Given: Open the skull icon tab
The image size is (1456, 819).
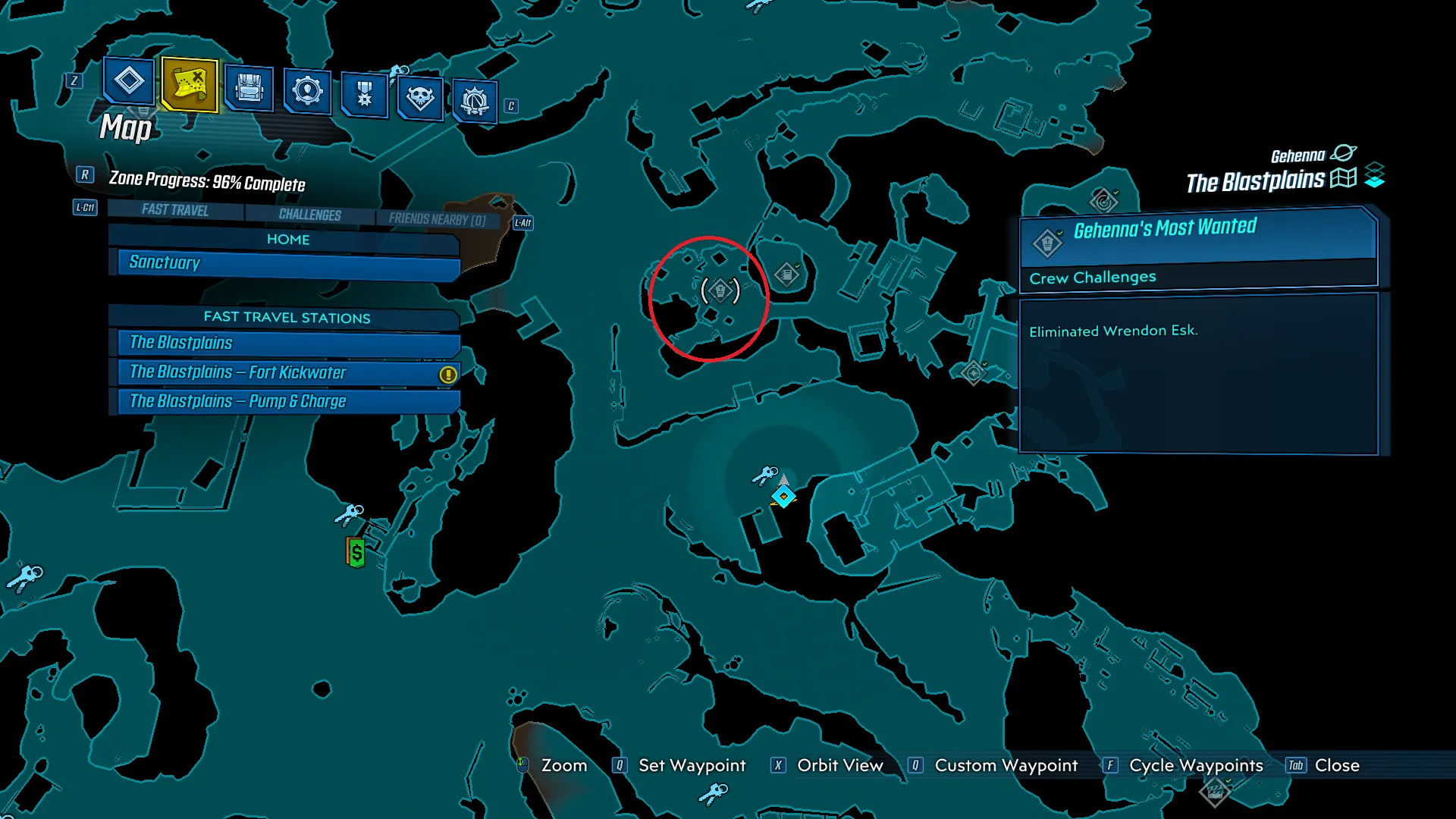Looking at the screenshot, I should [420, 97].
